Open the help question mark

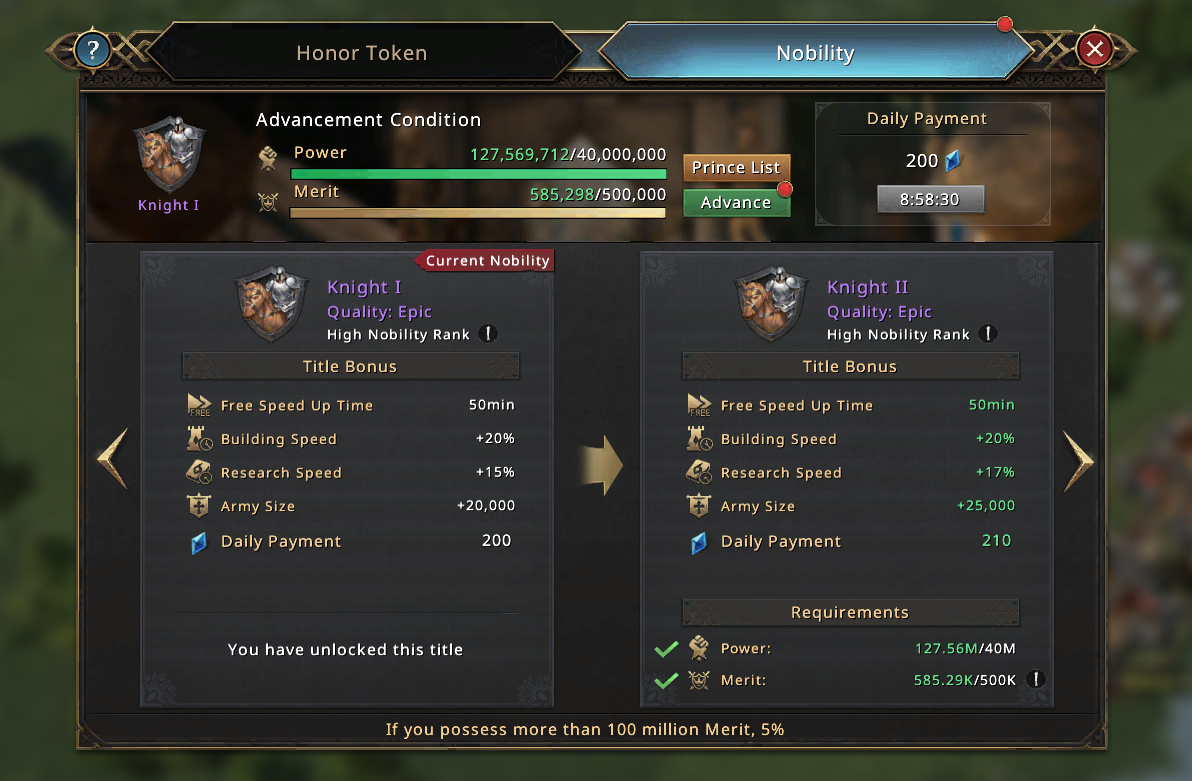pos(93,49)
